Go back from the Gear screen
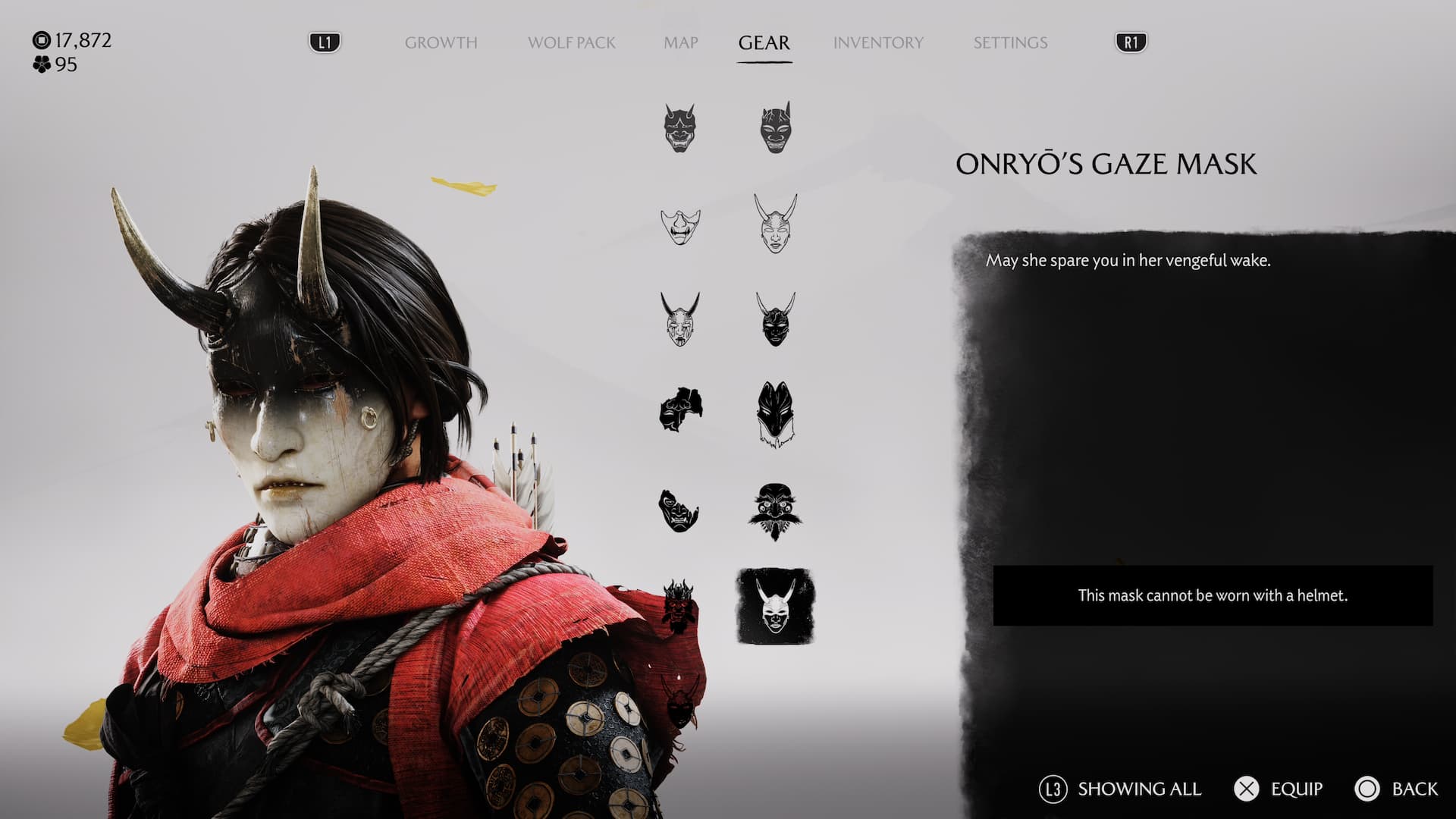 coord(1396,789)
